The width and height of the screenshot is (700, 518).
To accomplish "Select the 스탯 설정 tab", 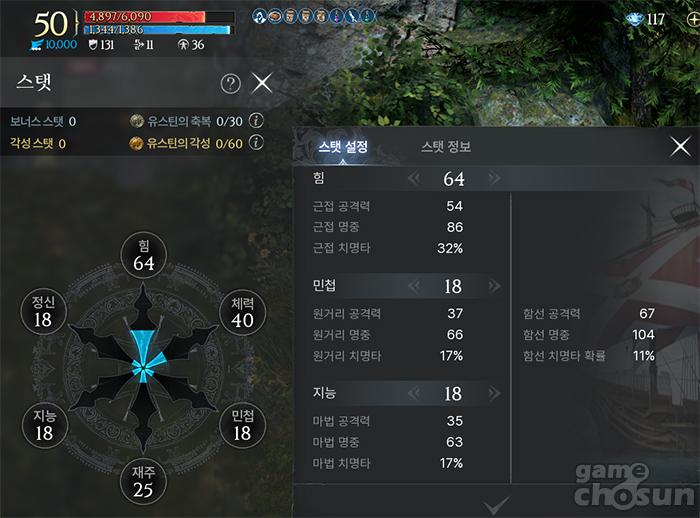I will 343,147.
